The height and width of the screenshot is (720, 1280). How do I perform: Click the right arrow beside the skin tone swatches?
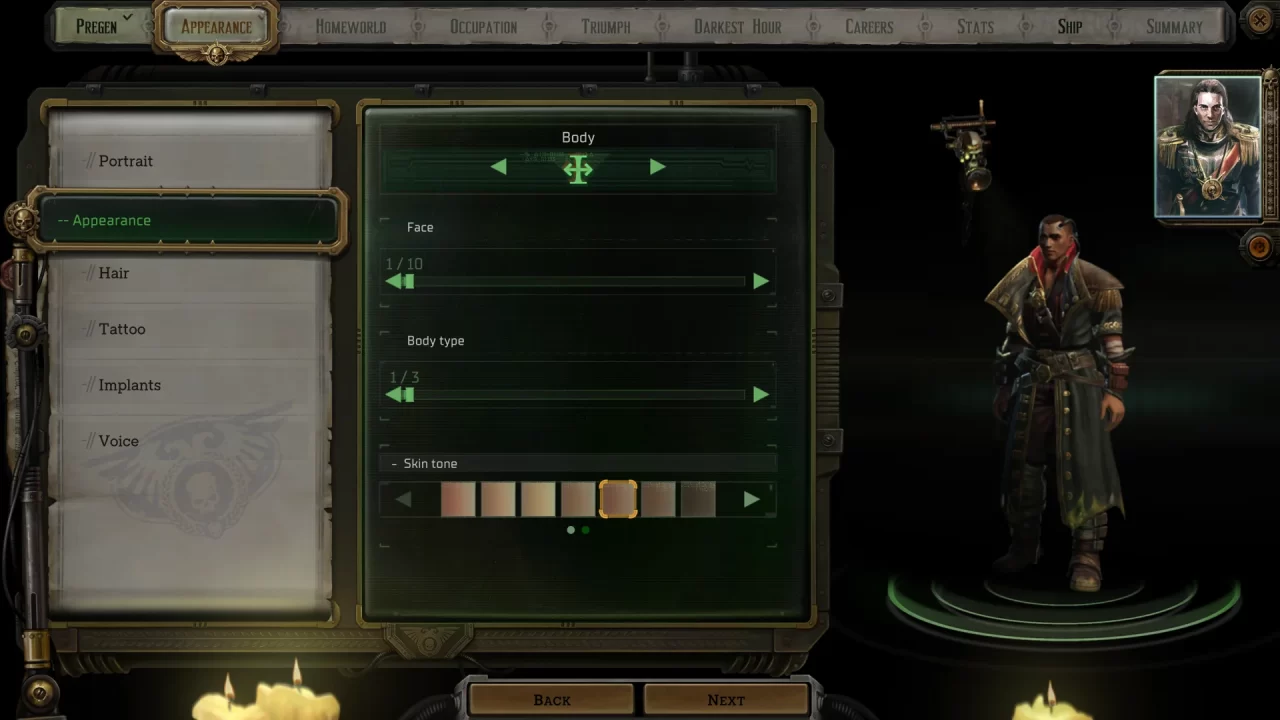pos(752,500)
